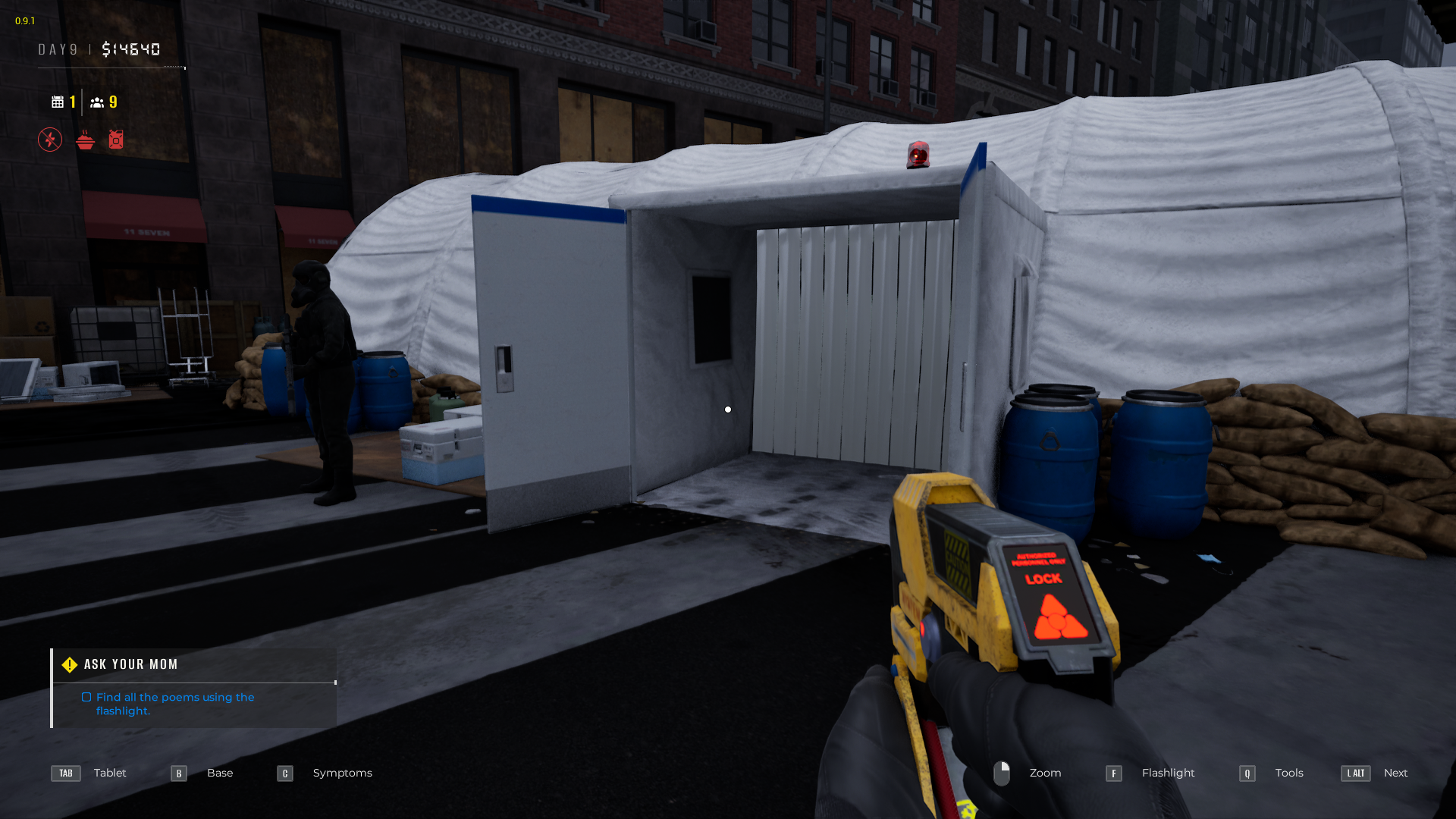The height and width of the screenshot is (819, 1456).
Task: Click the calendar day counter icon
Action: [57, 101]
